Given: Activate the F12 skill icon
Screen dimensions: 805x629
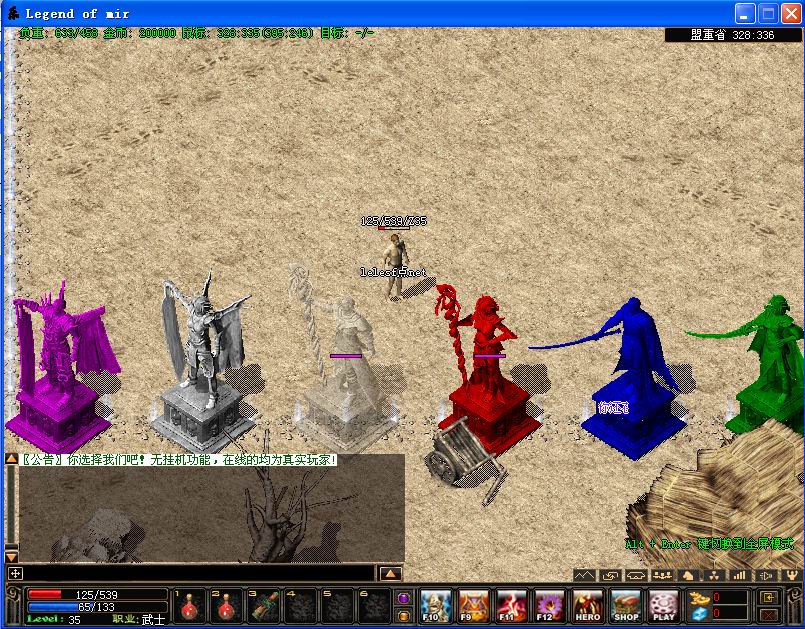Looking at the screenshot, I should click(x=548, y=605).
